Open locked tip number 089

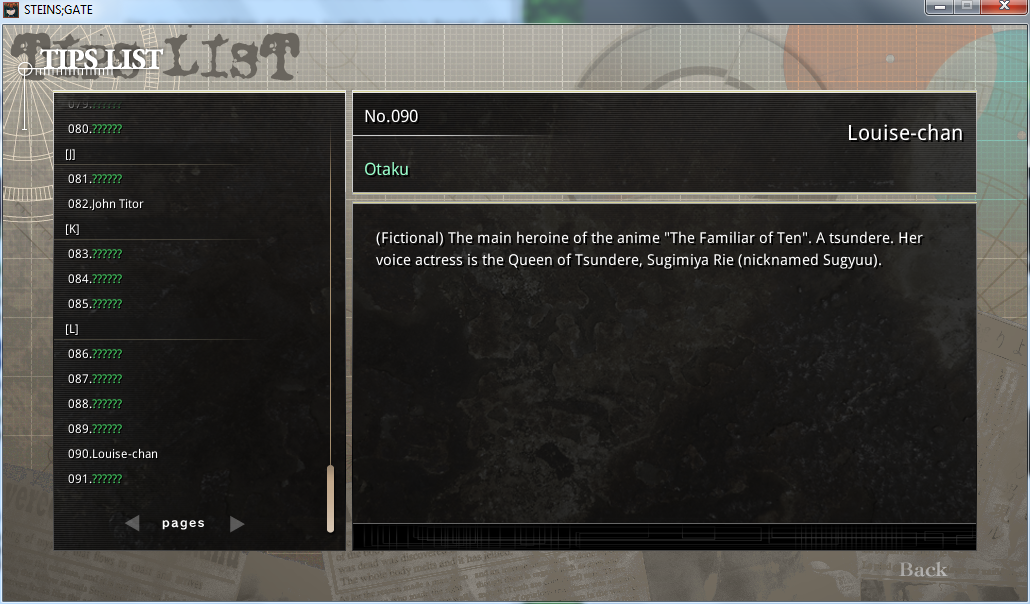click(x=95, y=429)
